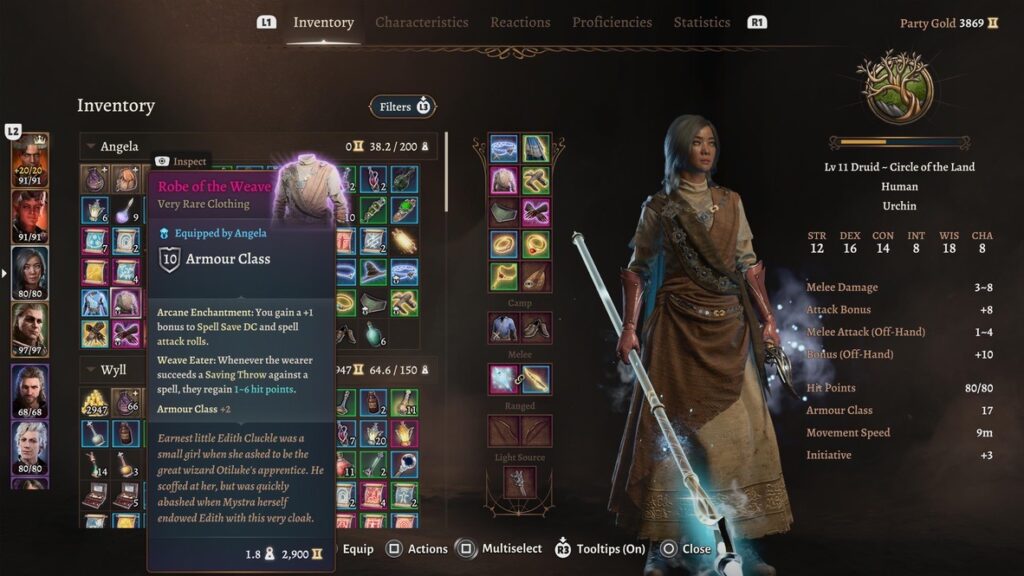This screenshot has width=1024, height=576.
Task: Go to the Statistics tab
Action: [701, 22]
